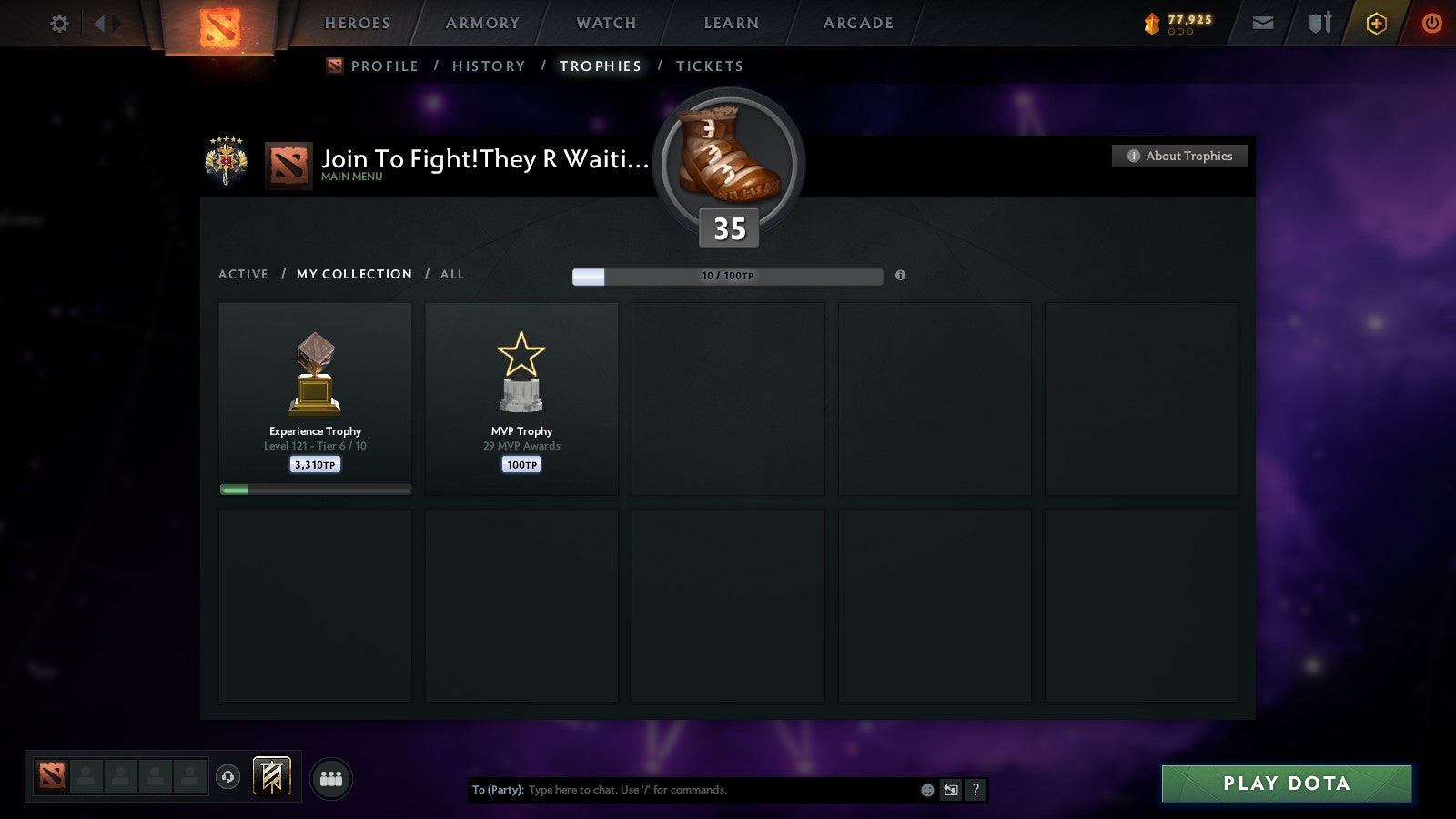Select the ALL trophies view
This screenshot has height=819, width=1456.
pyautogui.click(x=452, y=274)
